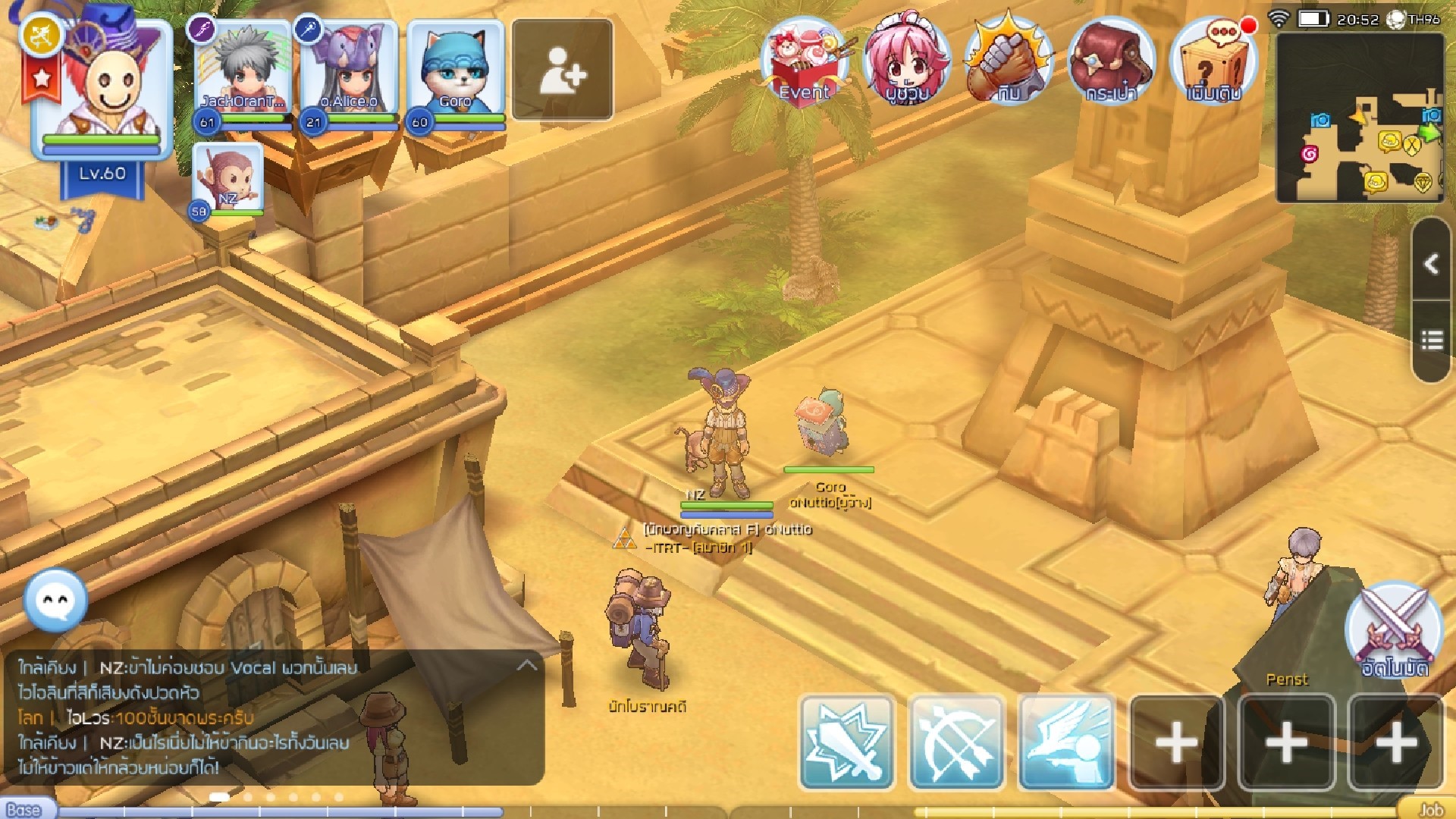Collapse the side panel arrow
This screenshot has width=1456, height=819.
[x=1432, y=264]
